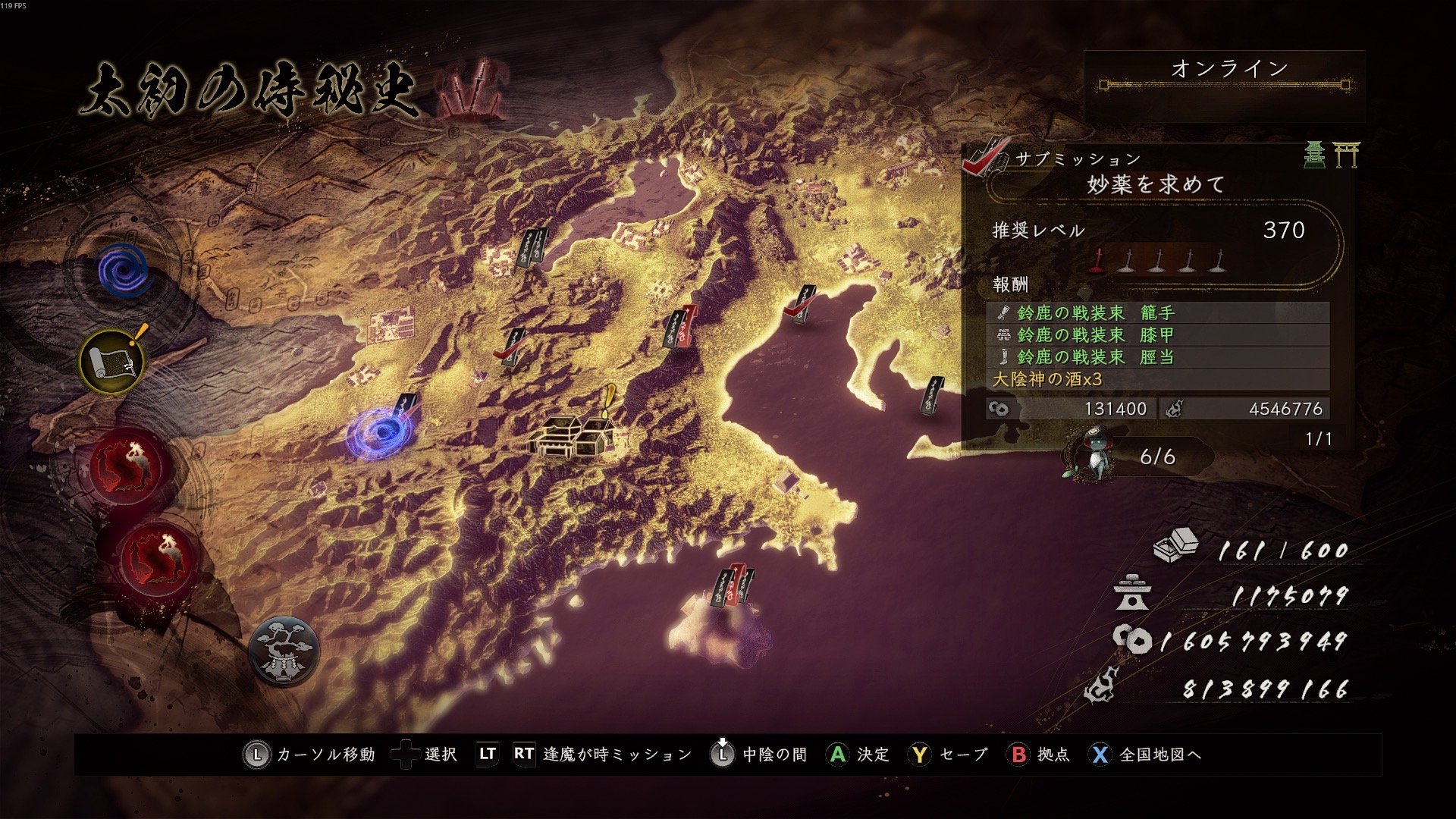Select the checked banner northwest of the building
Viewport: 1456px width, 819px height.
coord(513,348)
